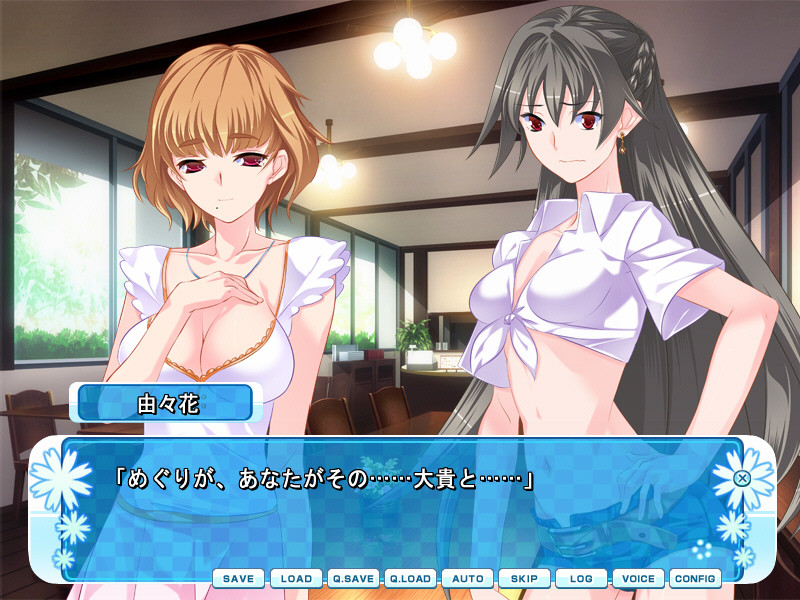Open the dialogue LOG
The image size is (800, 600).
581,579
